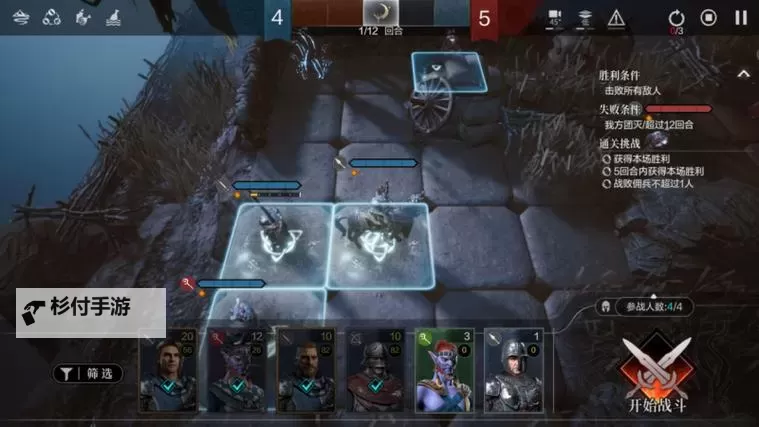Collapse the victory conditions panel arrow
759x427 pixels.
click(x=743, y=74)
